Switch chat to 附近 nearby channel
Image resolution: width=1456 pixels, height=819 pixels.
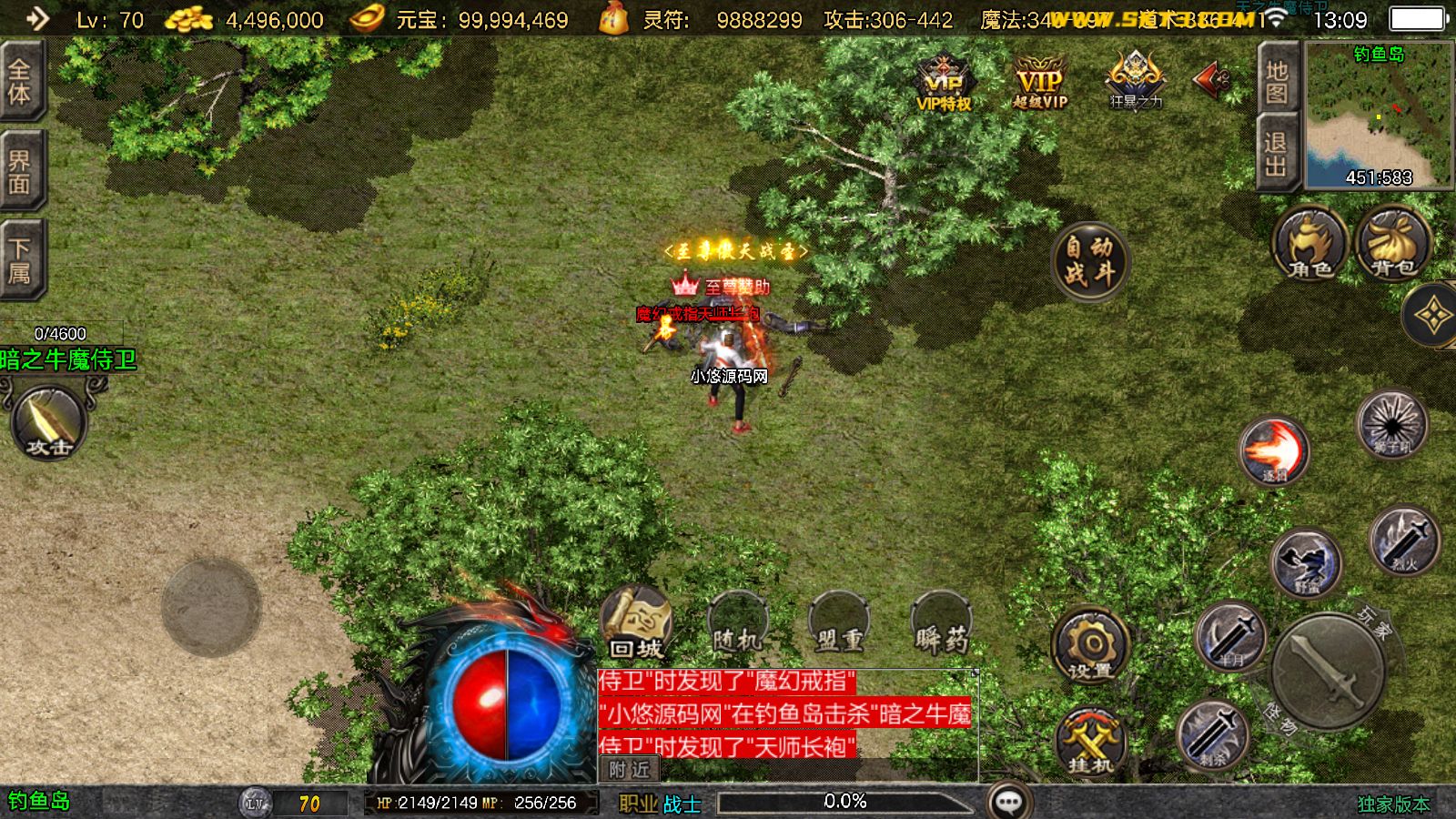tap(629, 770)
